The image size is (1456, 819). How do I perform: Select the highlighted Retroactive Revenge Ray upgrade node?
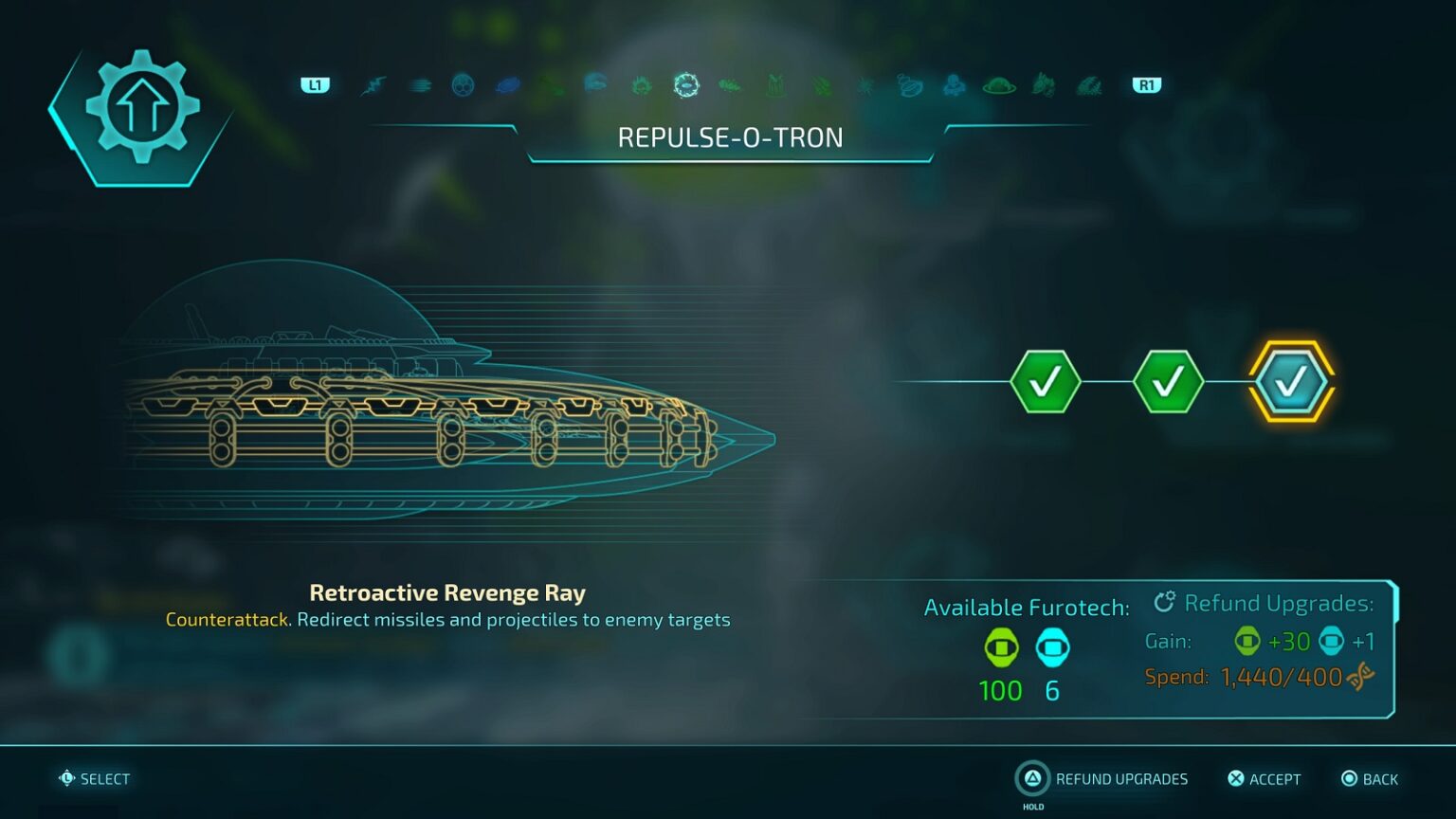(1291, 381)
